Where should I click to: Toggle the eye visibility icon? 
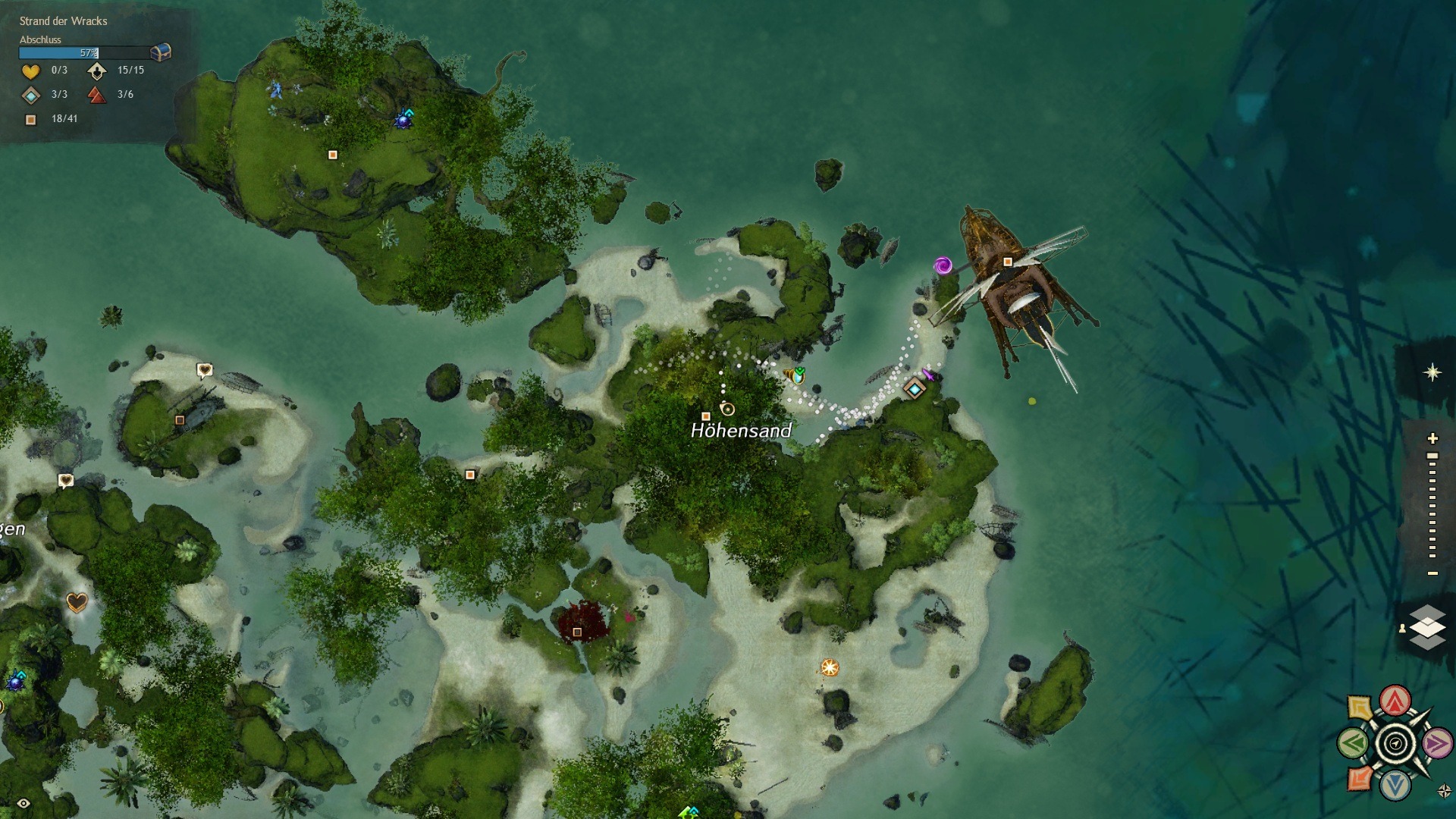coord(24,803)
